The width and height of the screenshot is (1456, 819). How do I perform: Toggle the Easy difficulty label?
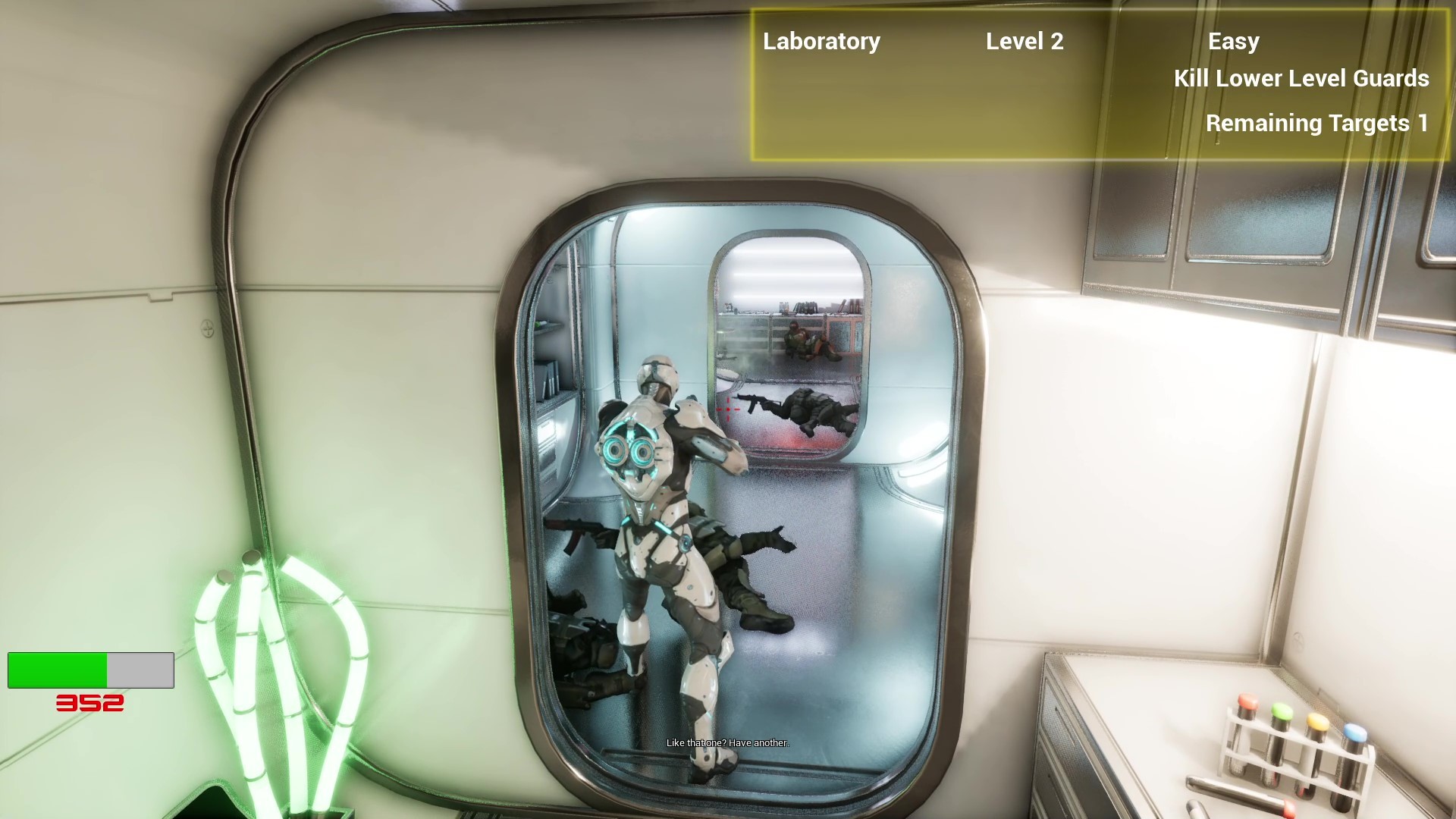(1233, 42)
